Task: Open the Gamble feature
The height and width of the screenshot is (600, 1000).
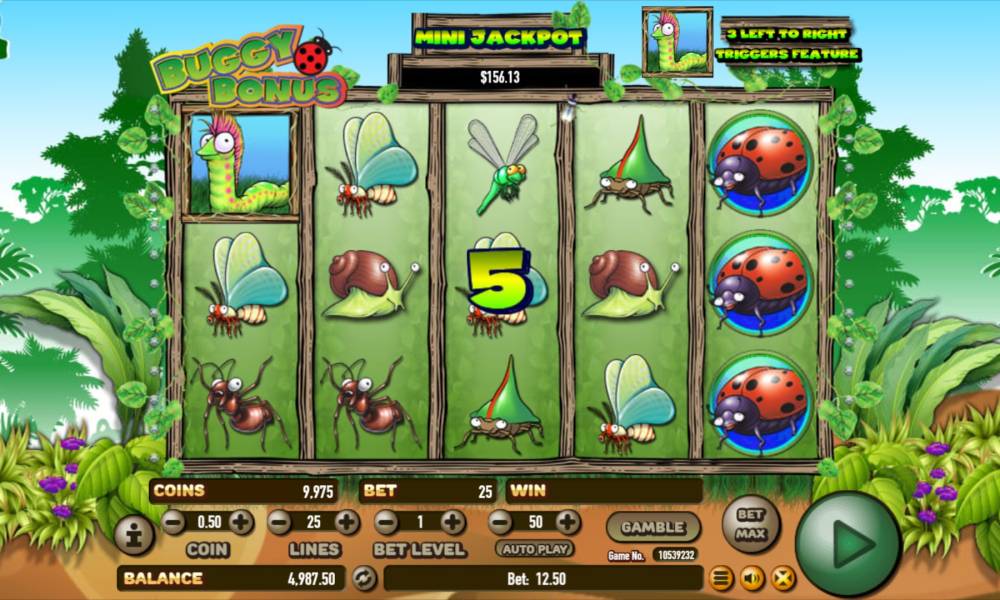Action: [652, 526]
